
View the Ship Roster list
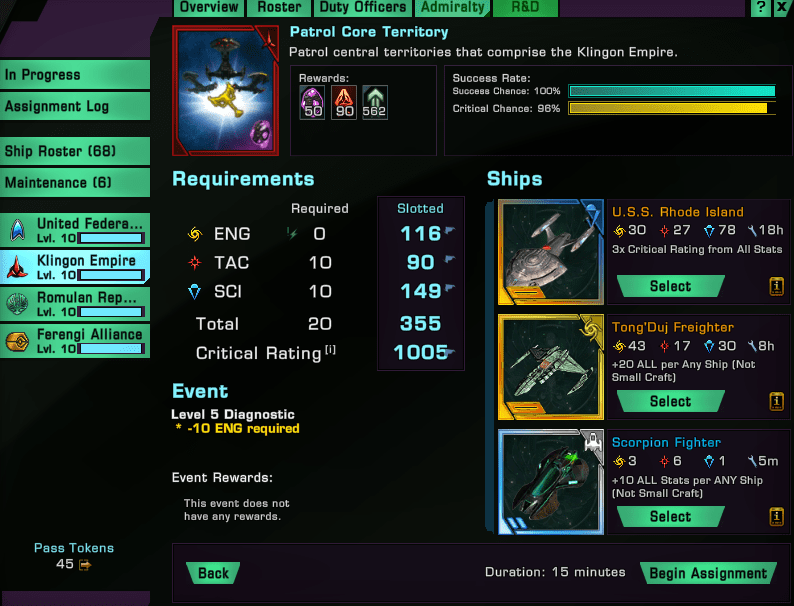click(x=74, y=152)
